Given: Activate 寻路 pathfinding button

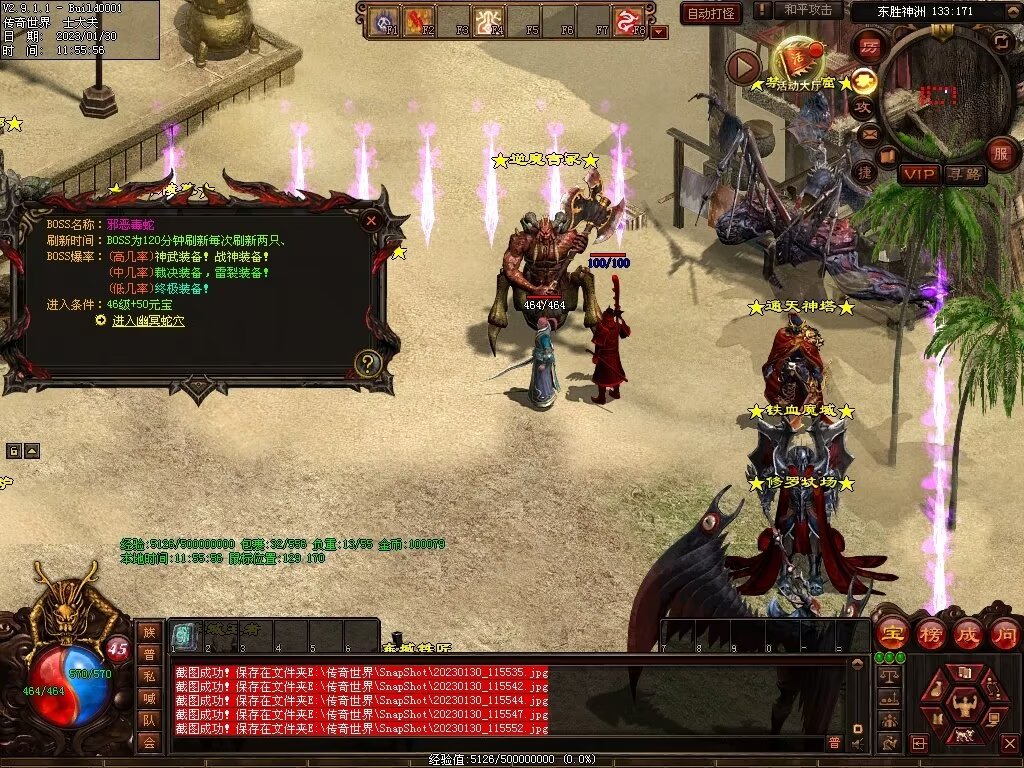Looking at the screenshot, I should click(965, 174).
